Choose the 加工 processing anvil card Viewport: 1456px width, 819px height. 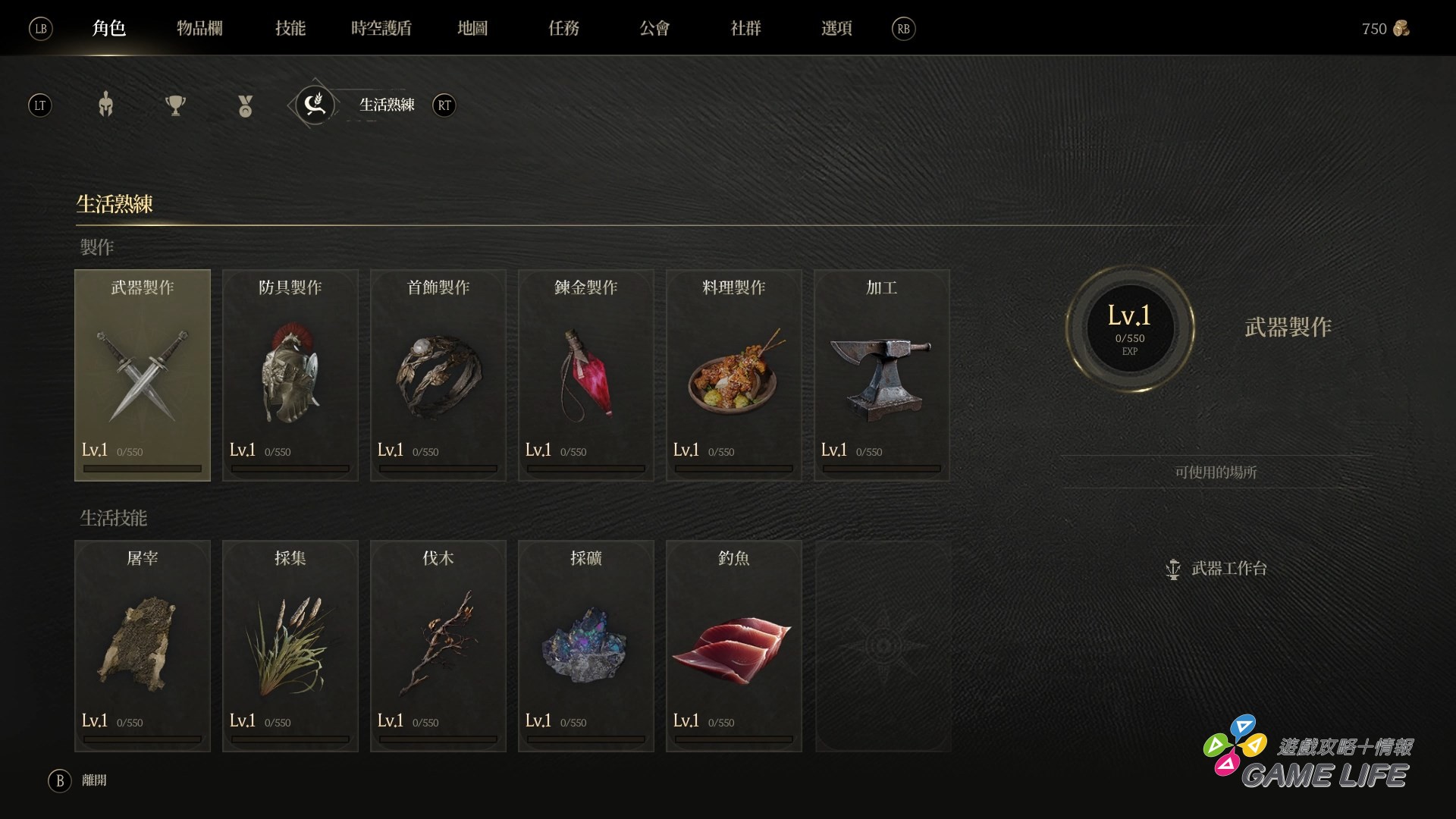point(882,375)
